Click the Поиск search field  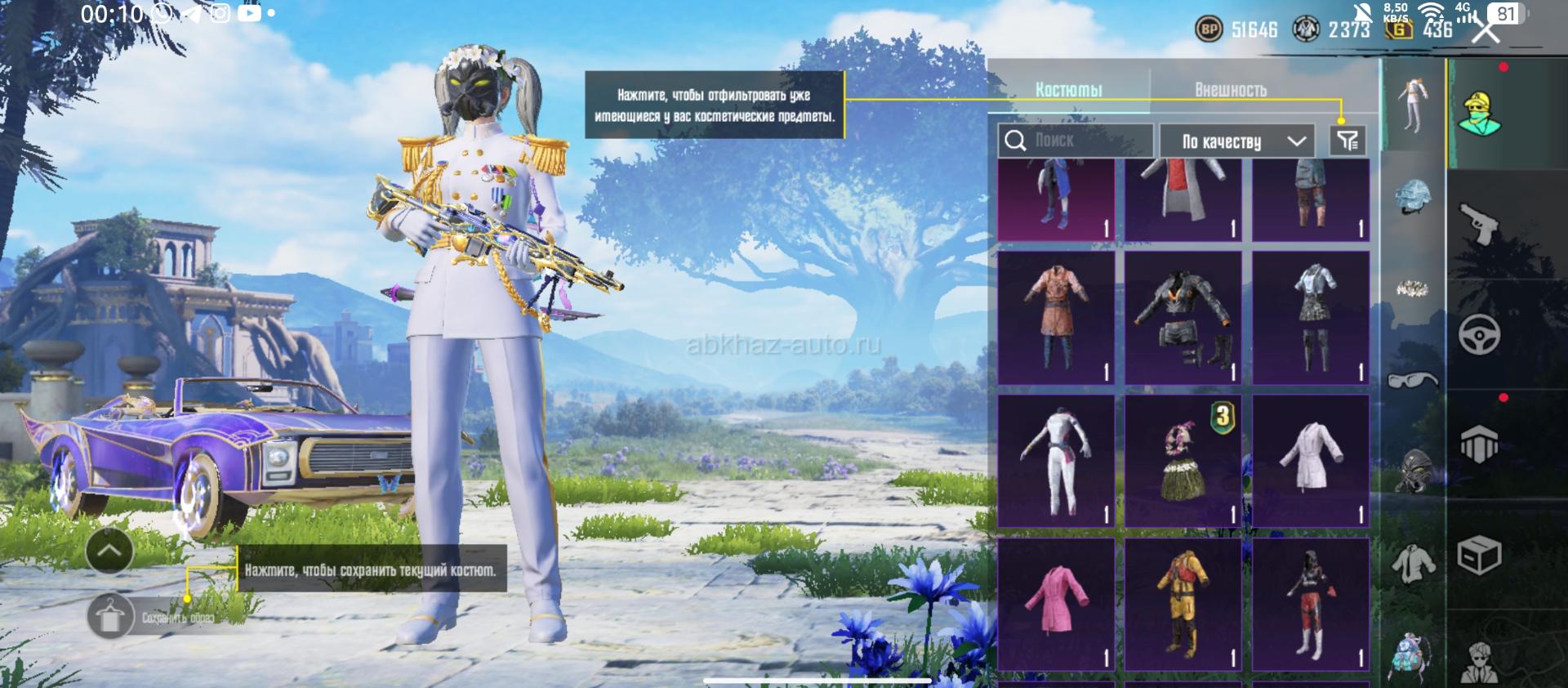[x=1076, y=141]
